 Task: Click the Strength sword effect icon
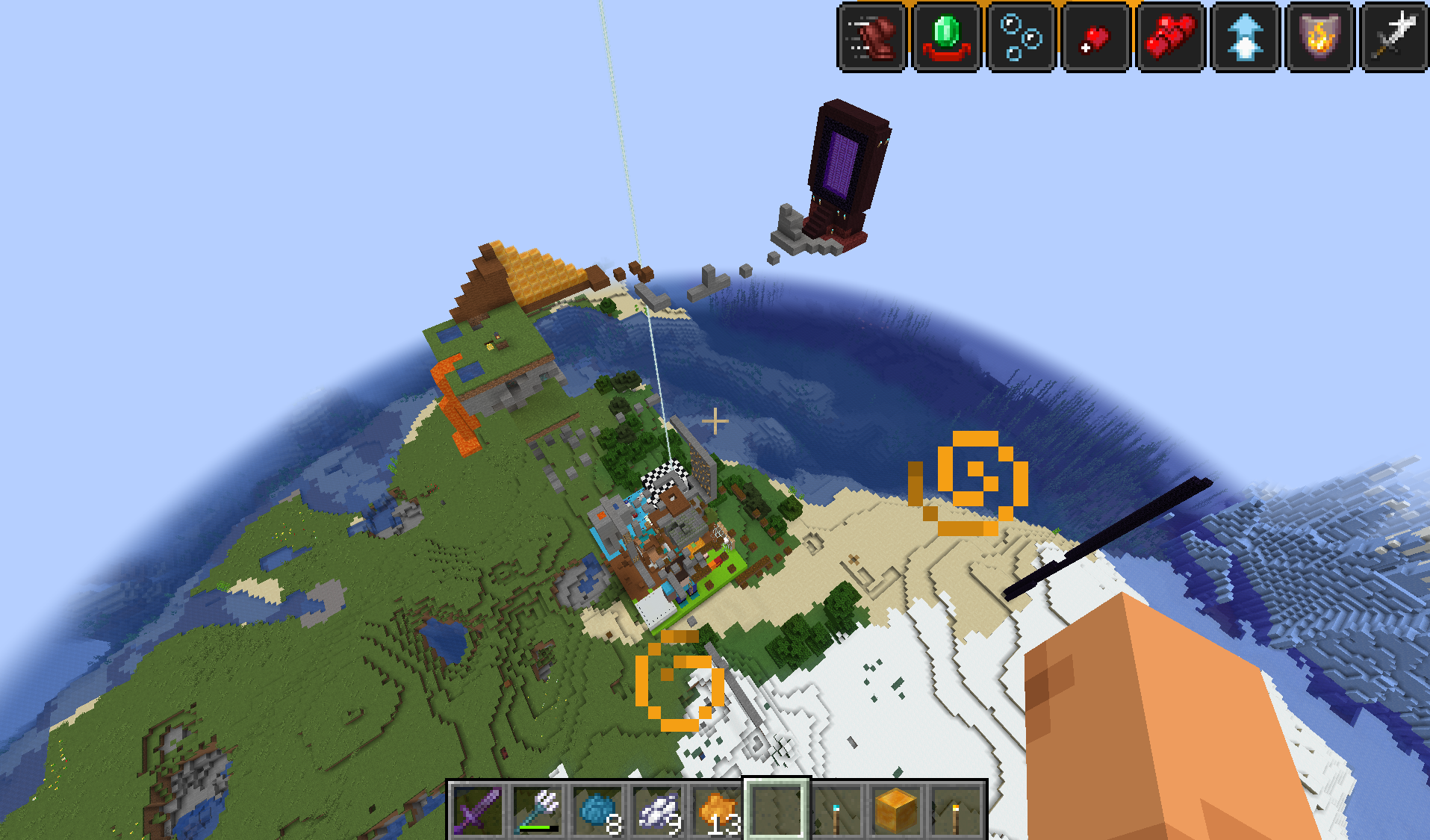pos(1393,37)
